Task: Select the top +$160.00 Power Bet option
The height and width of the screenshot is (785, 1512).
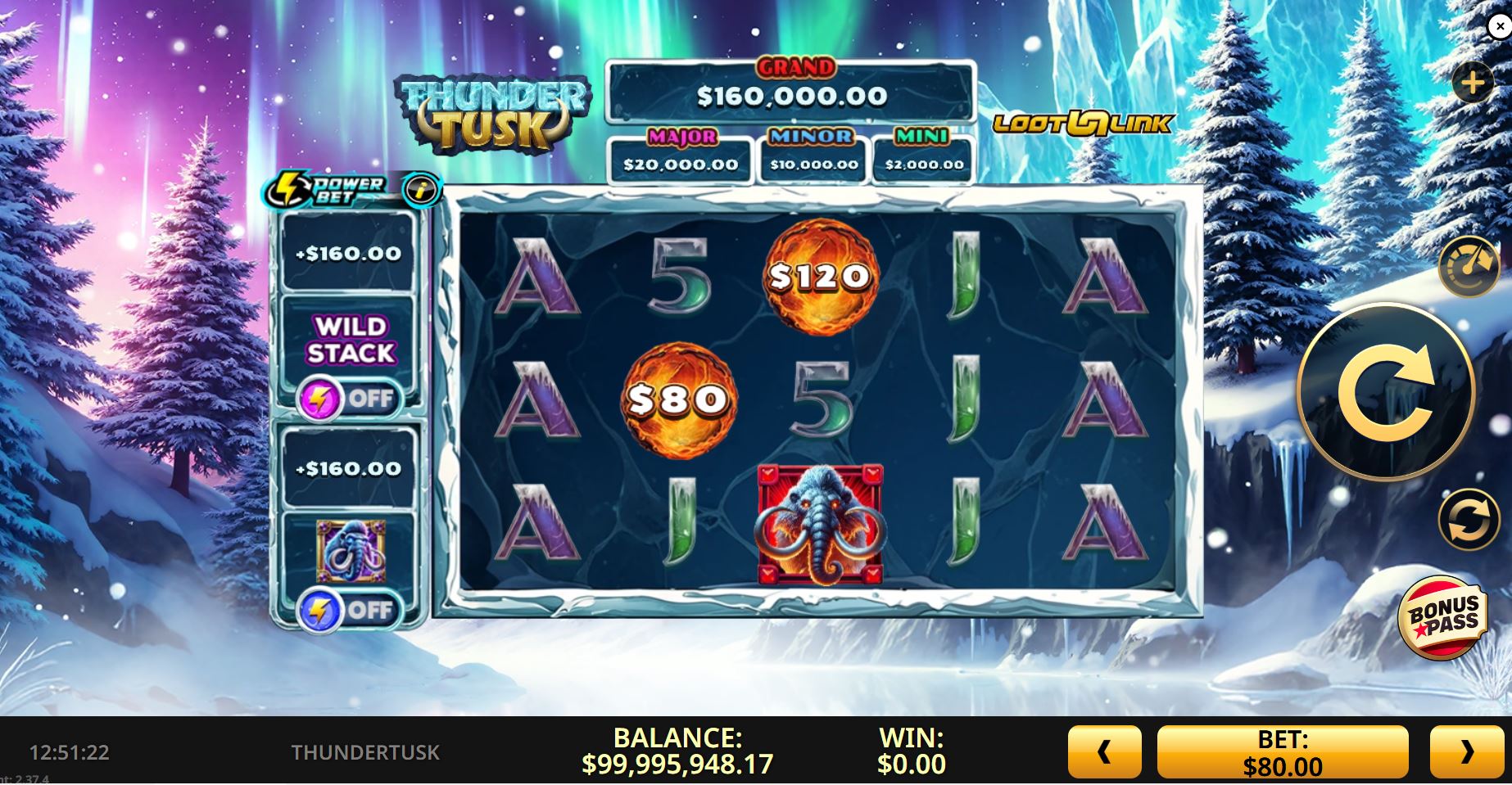Action: pyautogui.click(x=349, y=253)
